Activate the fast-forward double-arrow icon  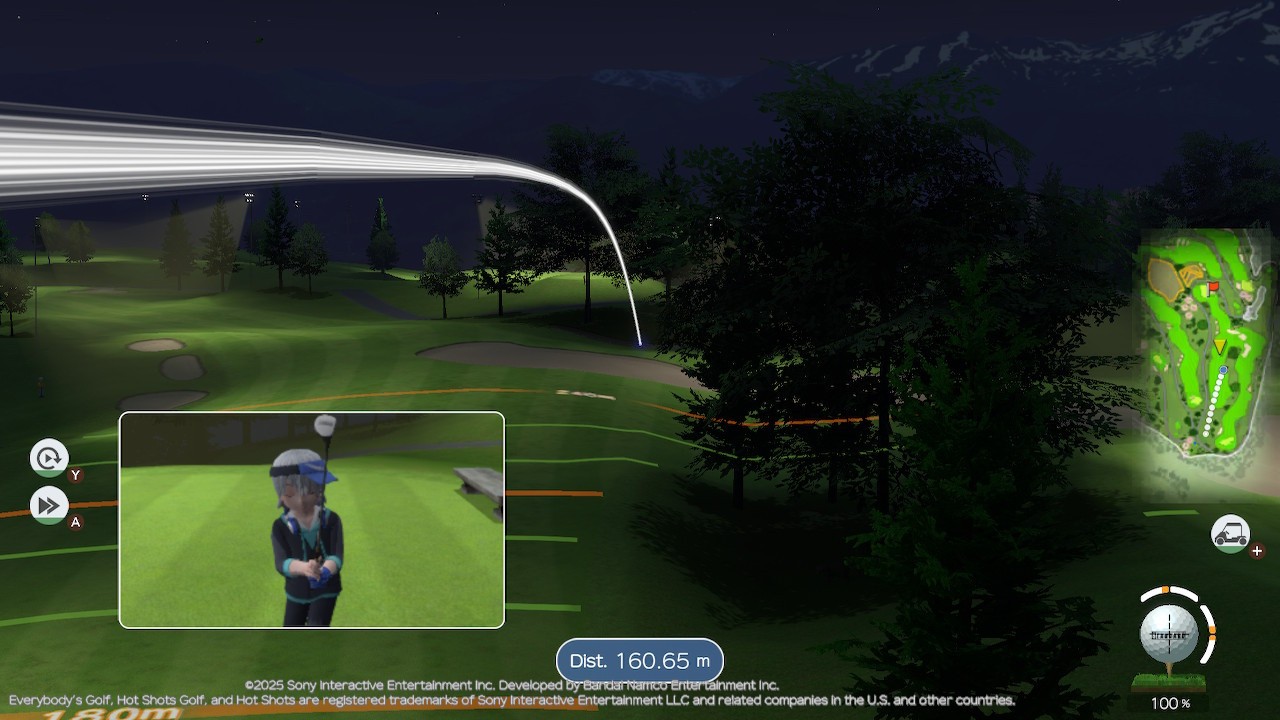48,505
